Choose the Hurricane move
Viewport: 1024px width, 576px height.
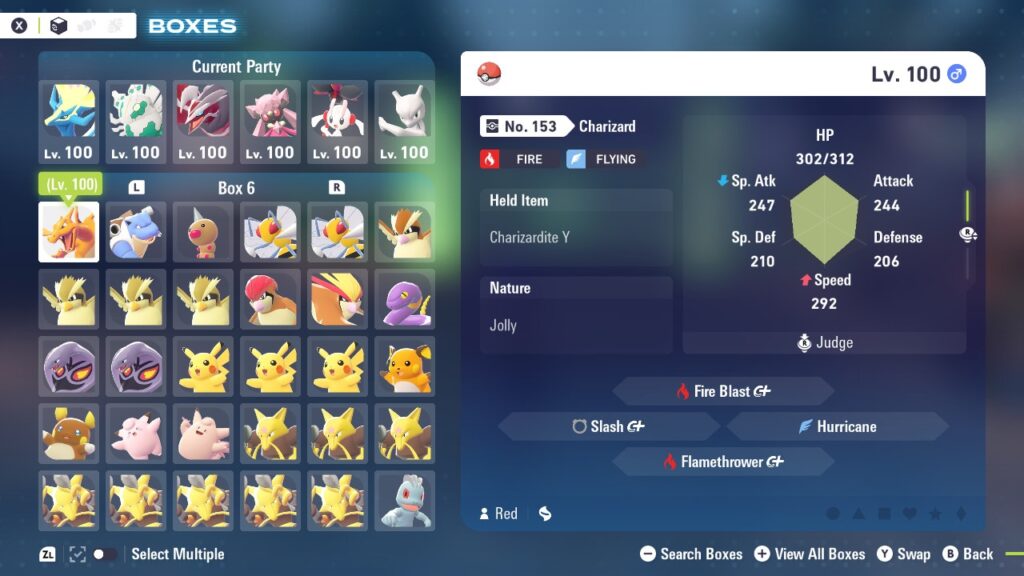pyautogui.click(x=837, y=426)
